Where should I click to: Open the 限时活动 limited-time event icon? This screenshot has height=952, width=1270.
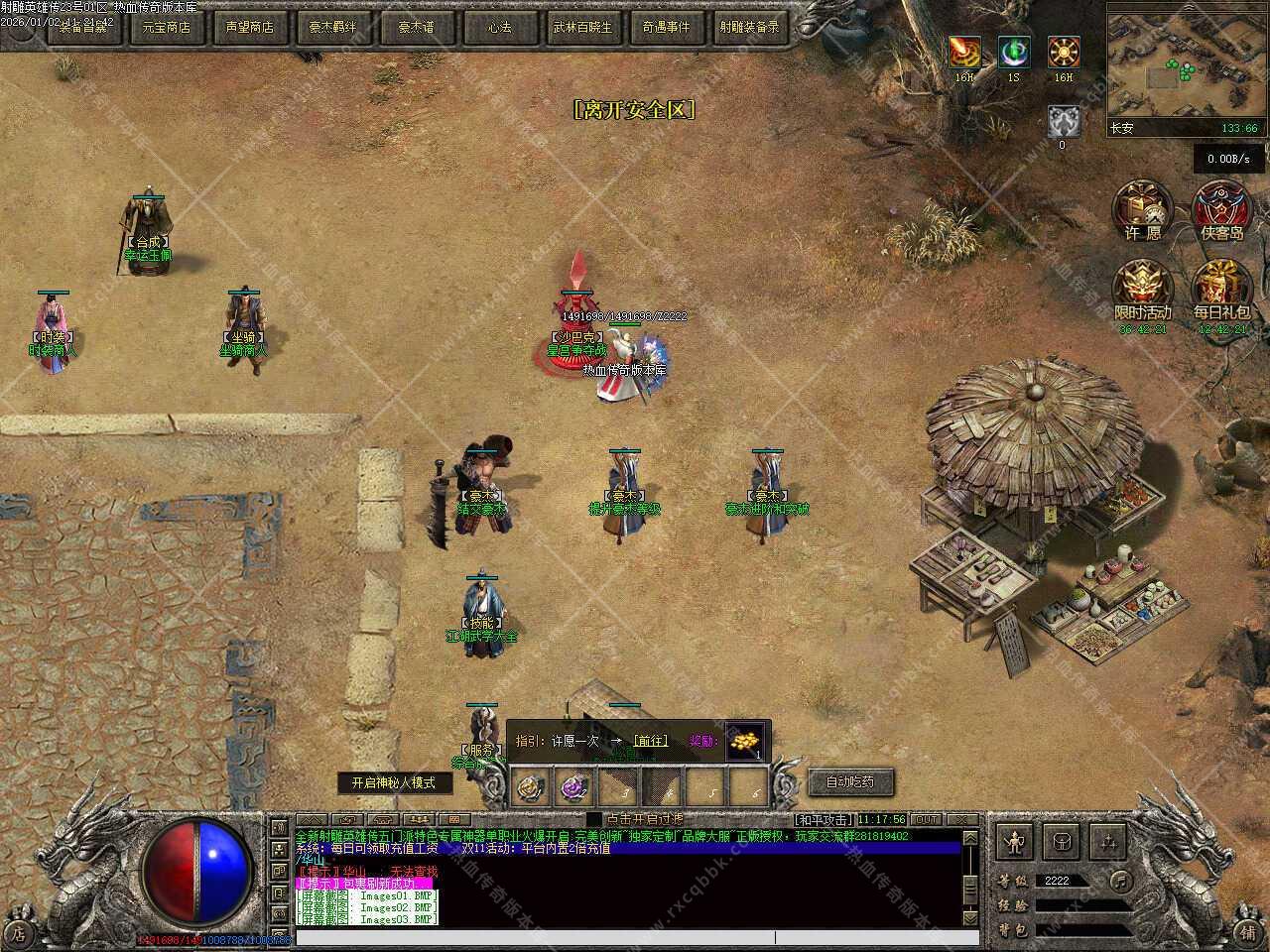pyautogui.click(x=1143, y=290)
